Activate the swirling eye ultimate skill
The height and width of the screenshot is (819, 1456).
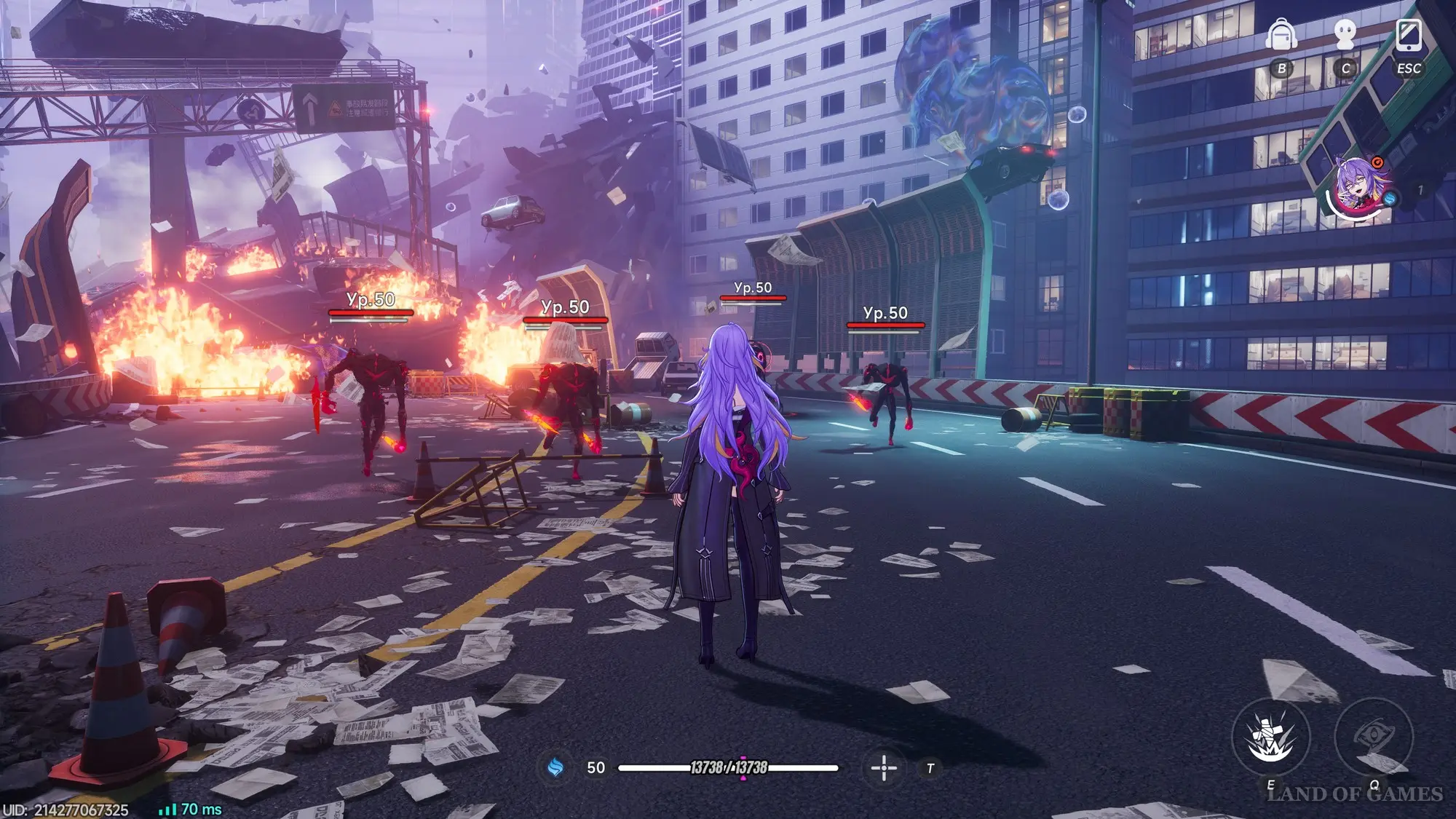pos(1373,737)
